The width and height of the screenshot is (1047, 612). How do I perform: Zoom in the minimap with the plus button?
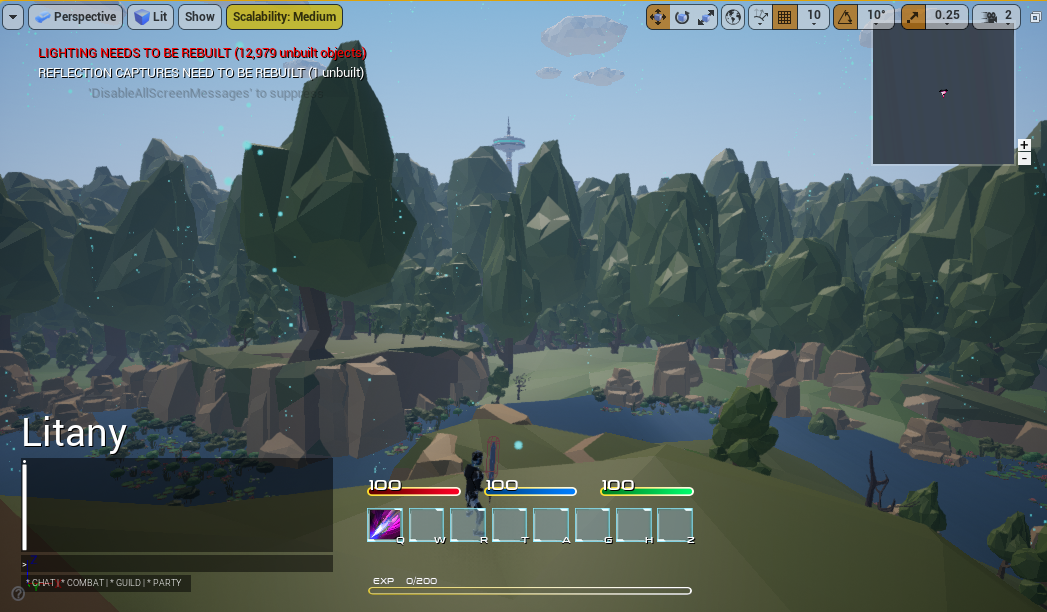point(1024,145)
